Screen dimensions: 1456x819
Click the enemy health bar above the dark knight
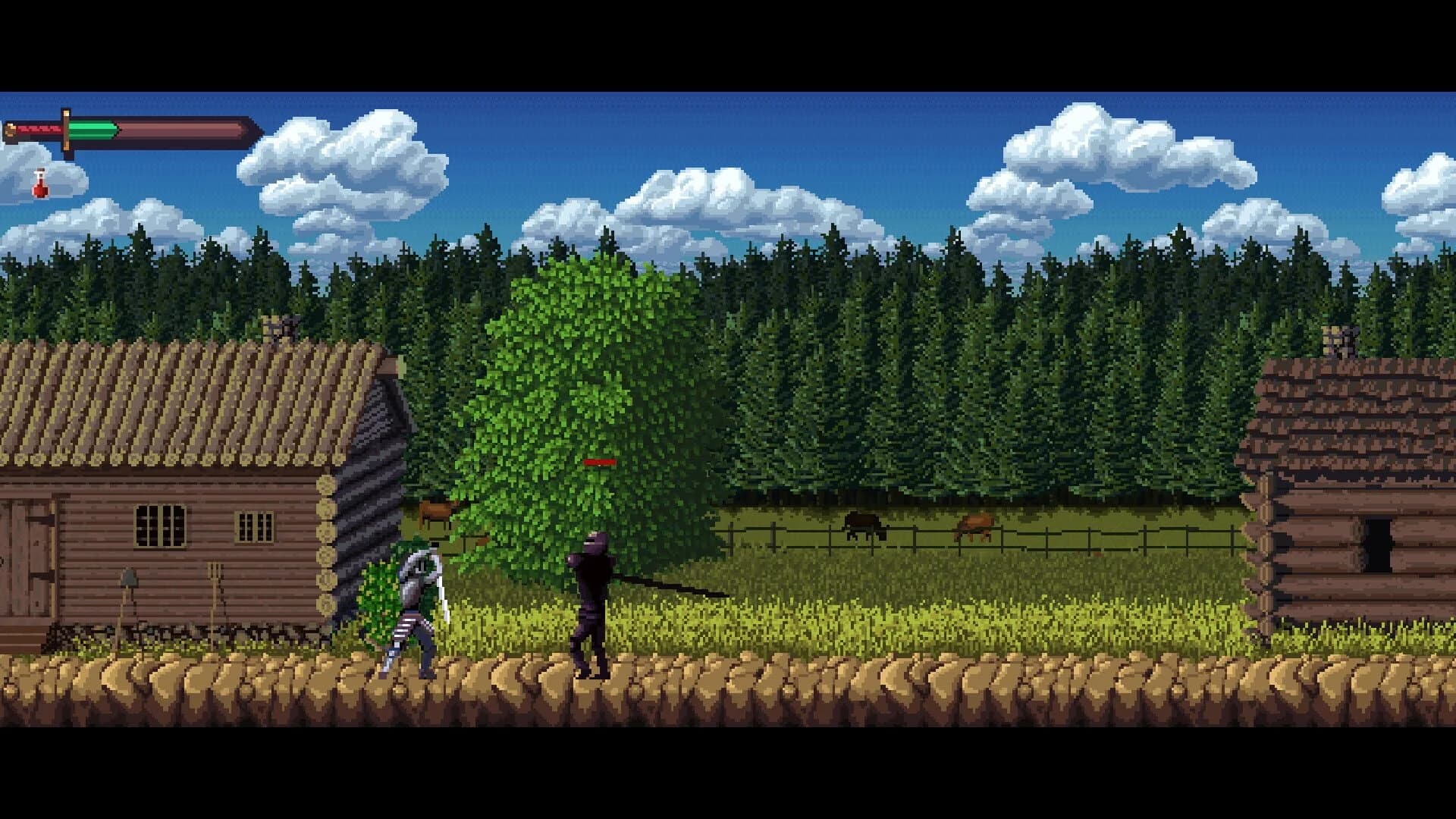[599, 461]
